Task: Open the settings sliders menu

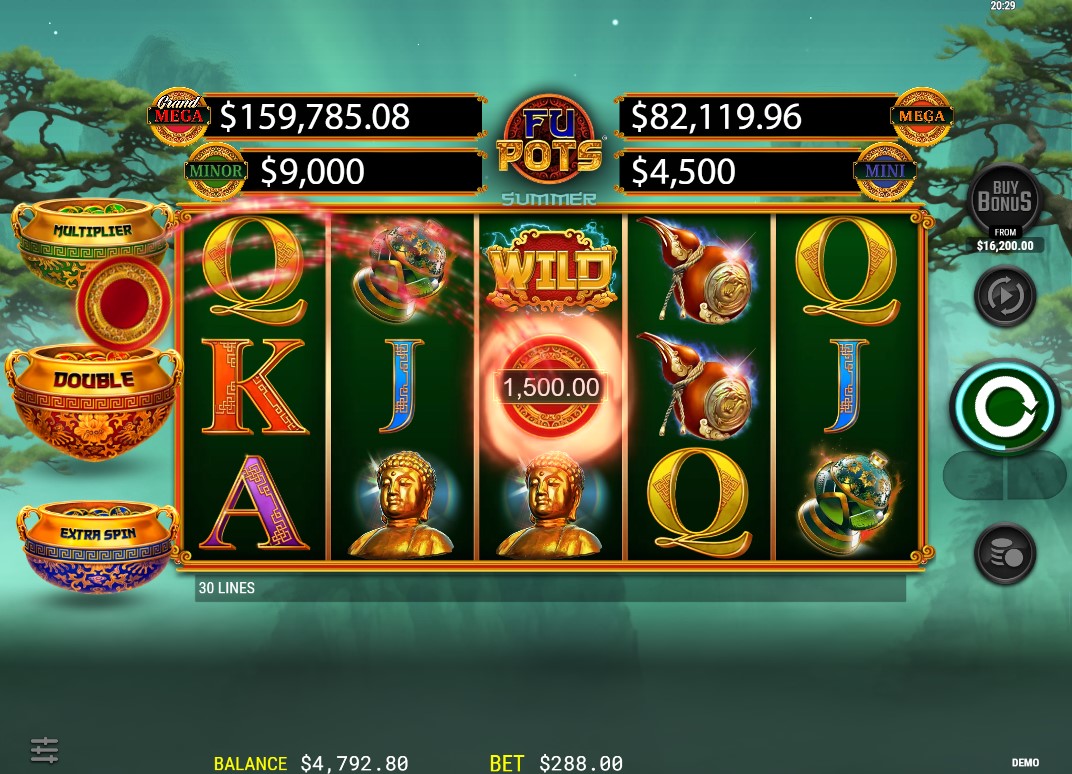Action: [44, 749]
